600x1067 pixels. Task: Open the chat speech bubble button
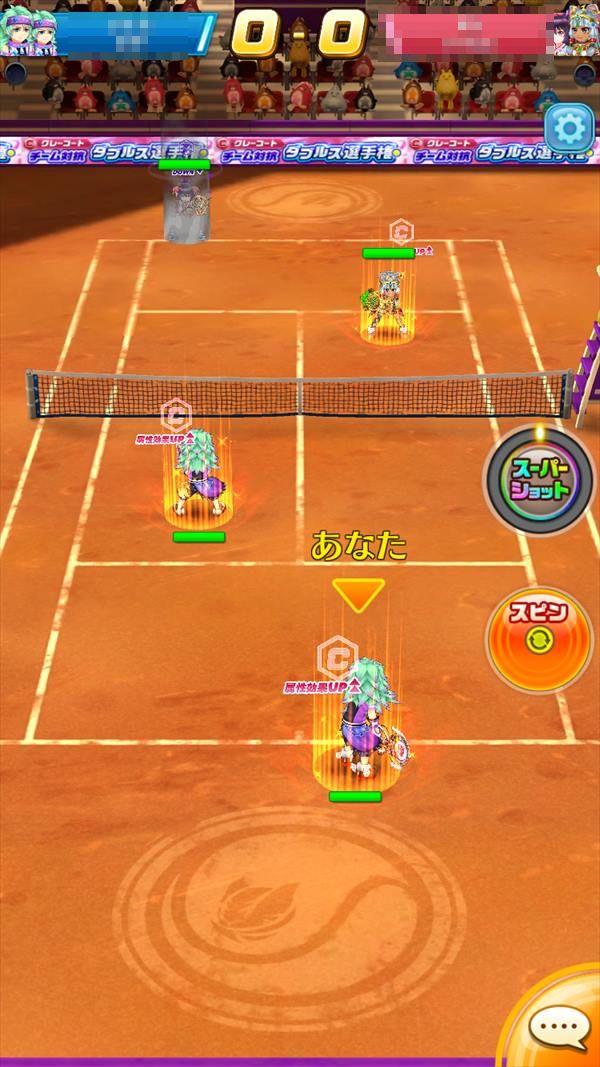tap(559, 1026)
